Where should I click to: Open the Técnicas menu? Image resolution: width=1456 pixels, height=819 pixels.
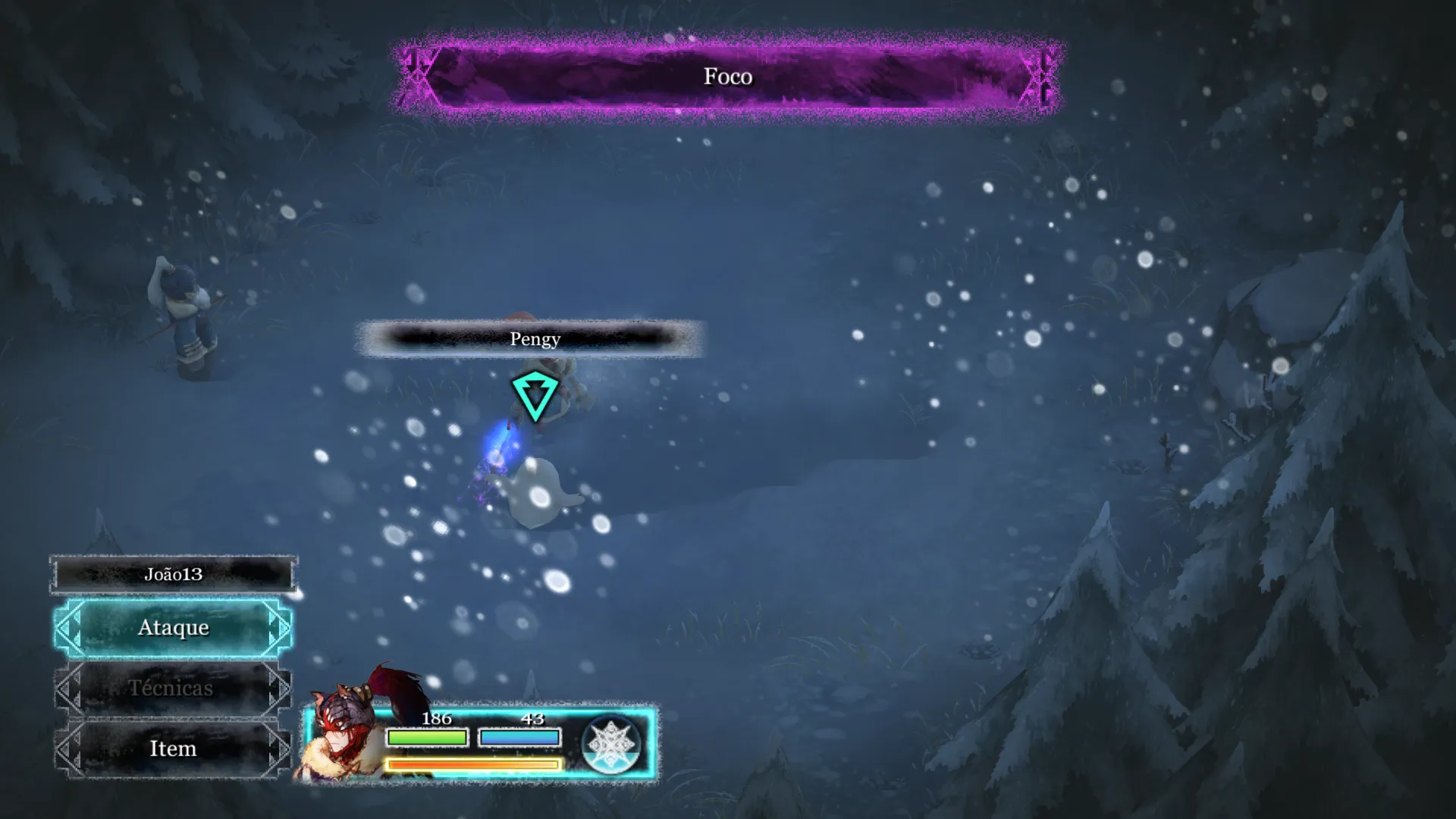[x=172, y=689]
